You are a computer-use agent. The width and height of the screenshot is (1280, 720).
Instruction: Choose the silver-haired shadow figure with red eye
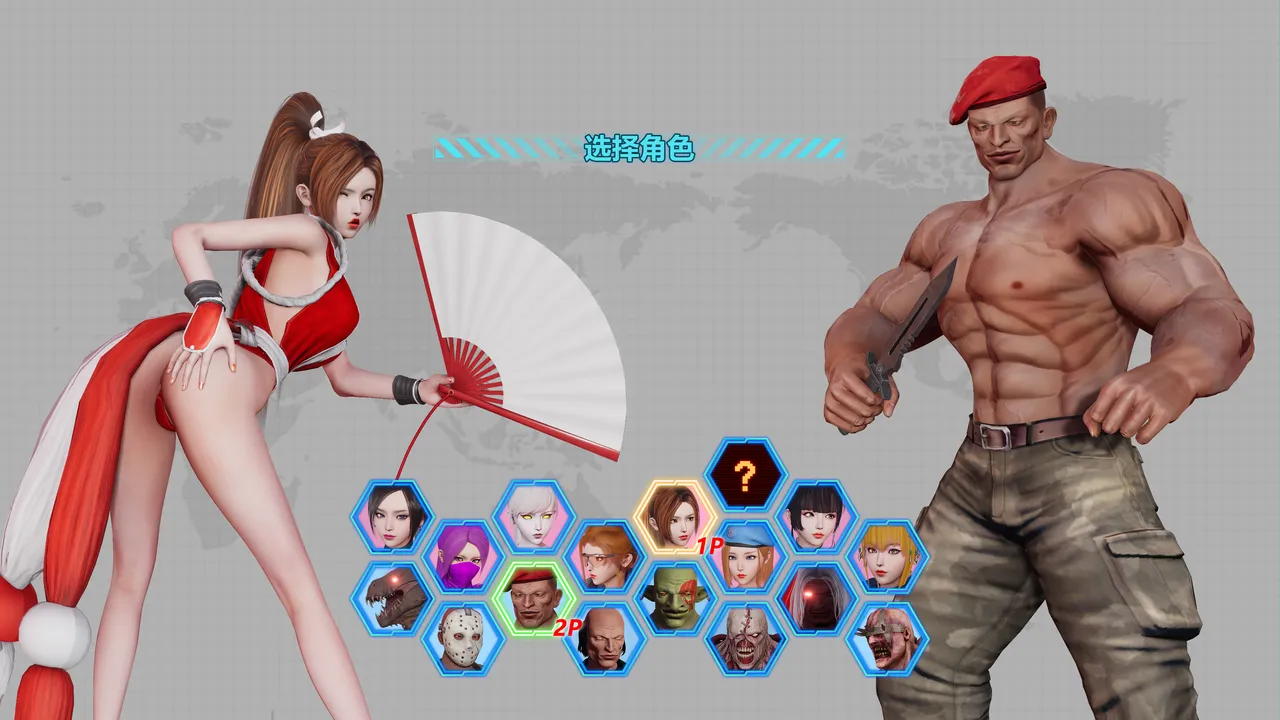click(x=817, y=598)
